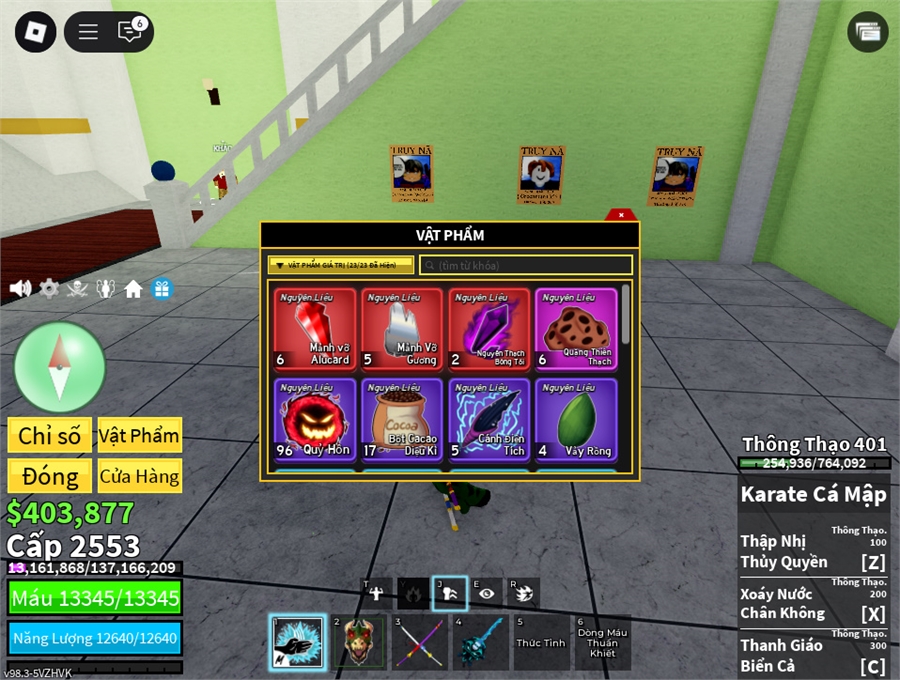The image size is (900, 680).
Task: Toggle the sound speaker icon
Action: 20,289
